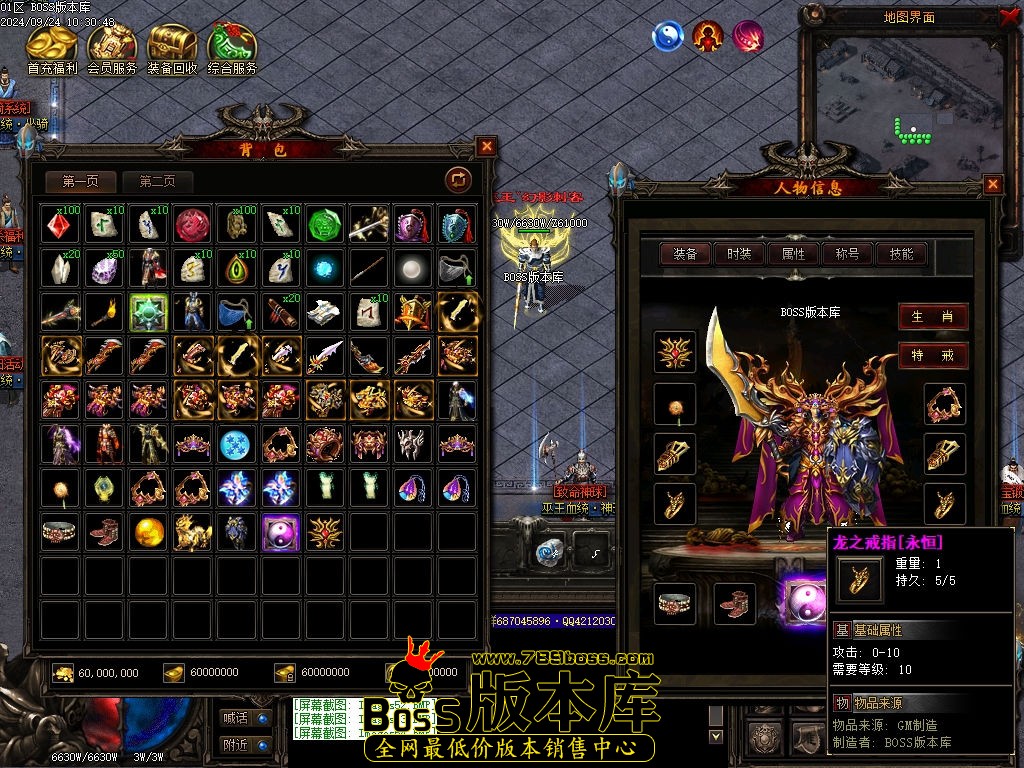Select the red gem stack in bag
The height and width of the screenshot is (768, 1024).
pos(60,225)
